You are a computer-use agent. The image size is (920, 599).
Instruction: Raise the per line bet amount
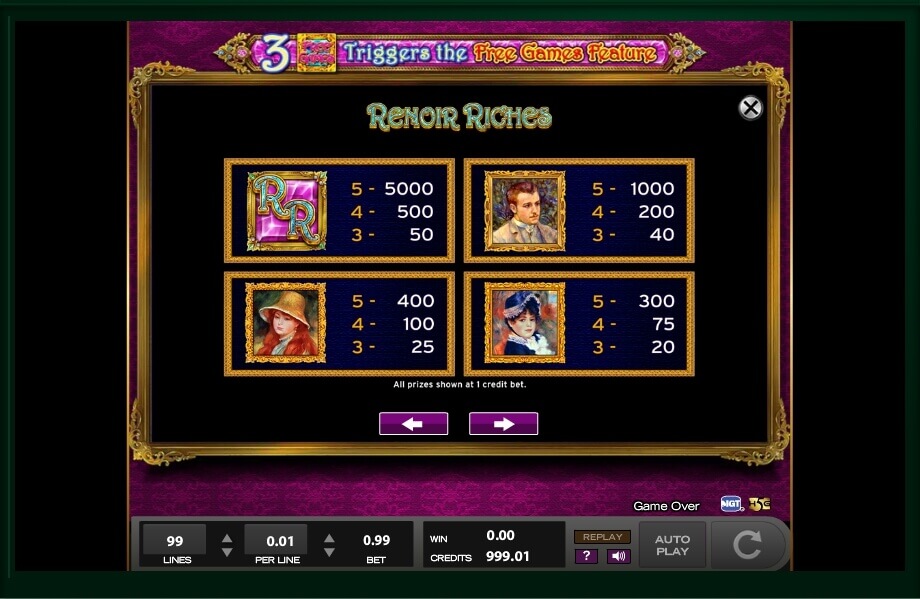329,537
